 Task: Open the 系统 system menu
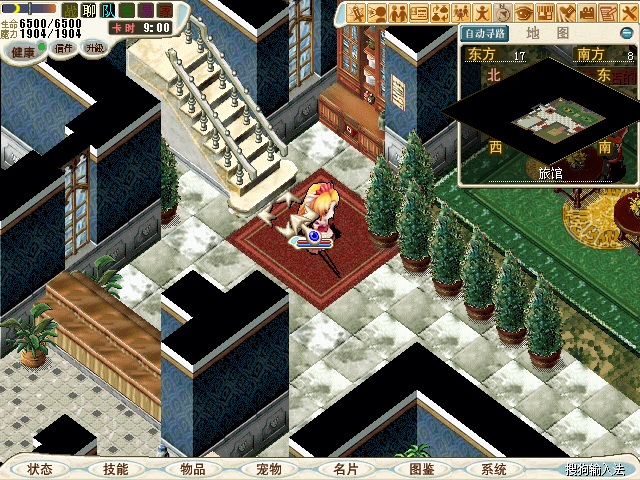coord(494,468)
